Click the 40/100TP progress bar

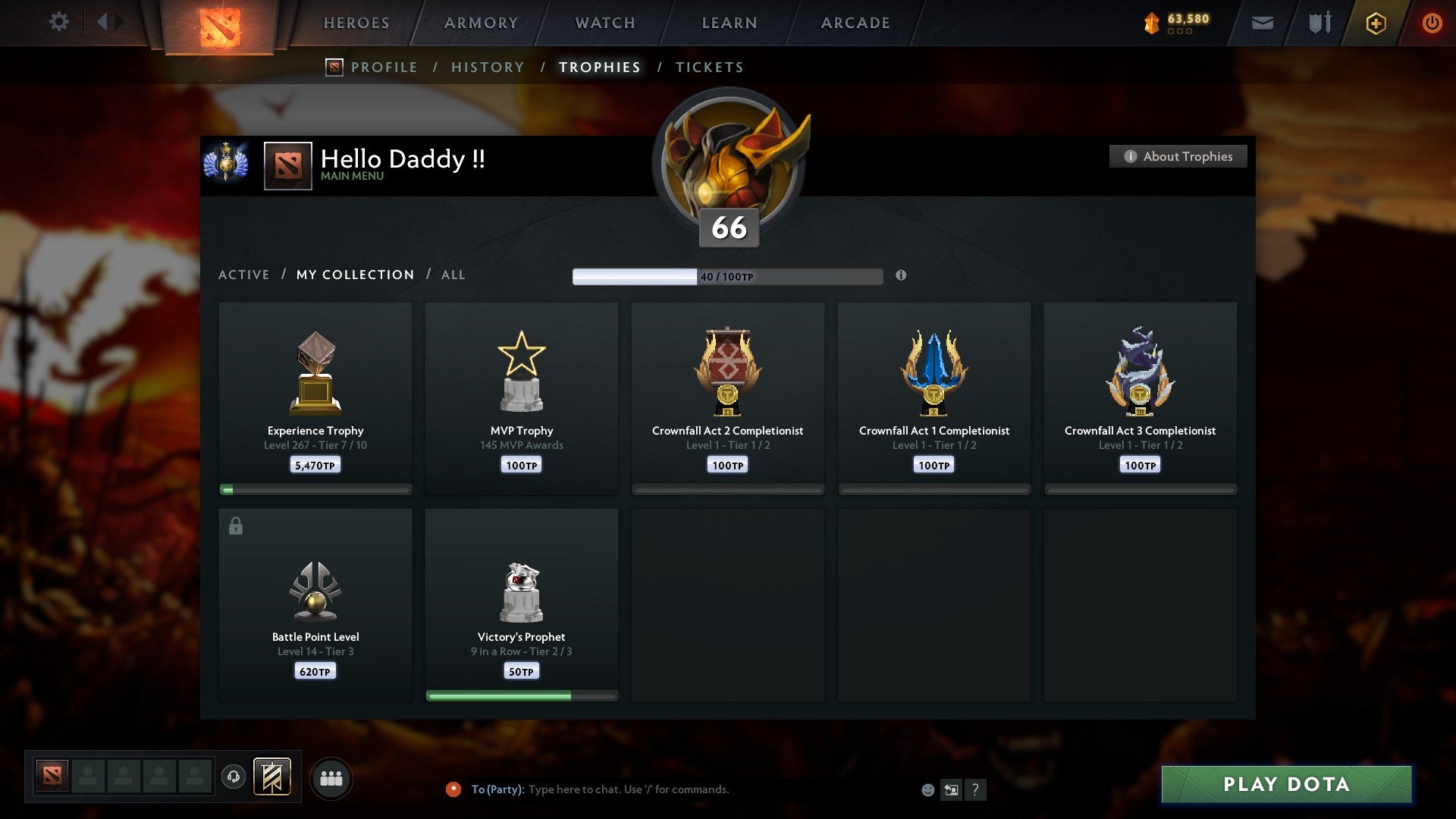728,276
